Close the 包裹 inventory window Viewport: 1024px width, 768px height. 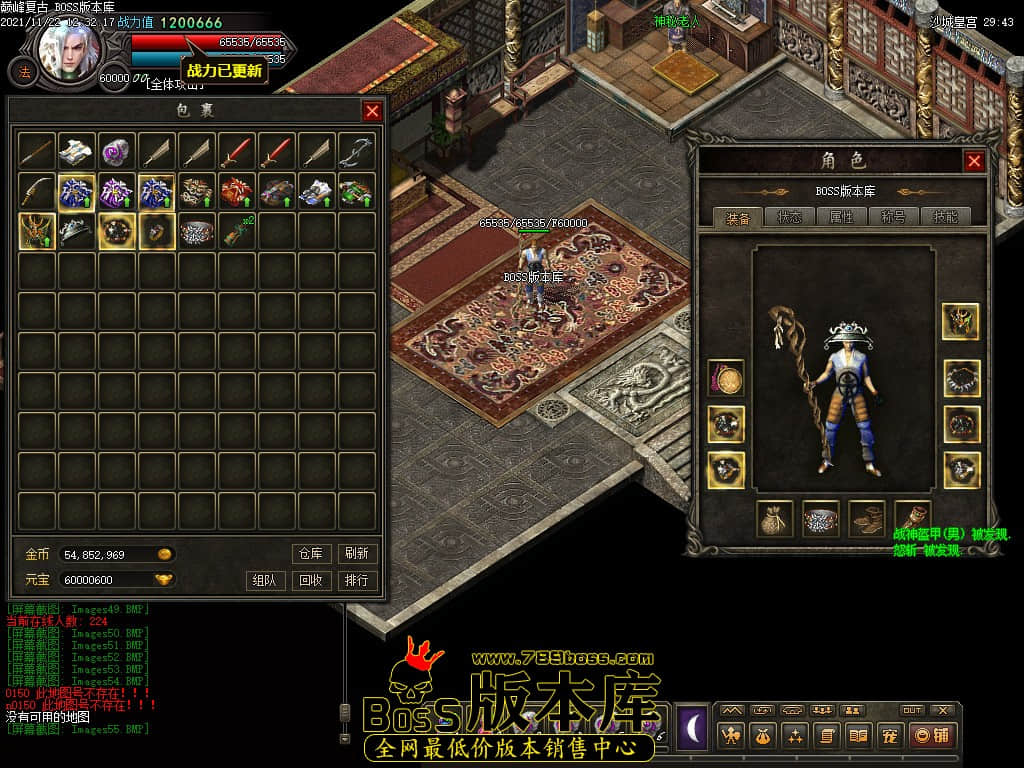[x=372, y=111]
